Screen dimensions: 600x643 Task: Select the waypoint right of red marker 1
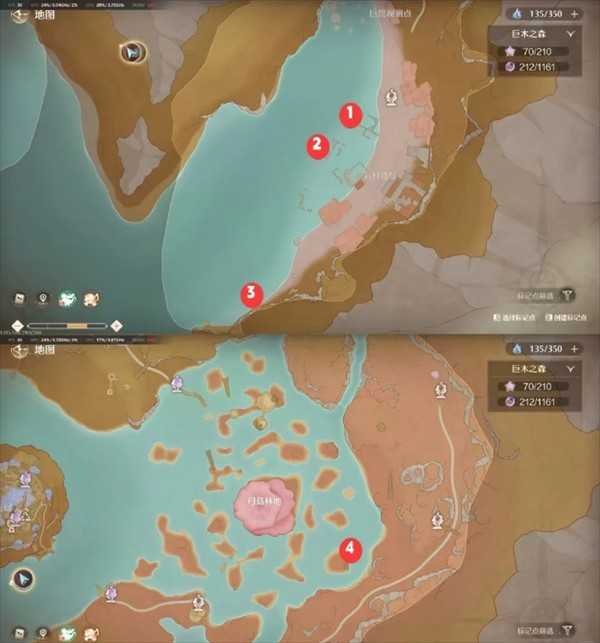[x=392, y=97]
